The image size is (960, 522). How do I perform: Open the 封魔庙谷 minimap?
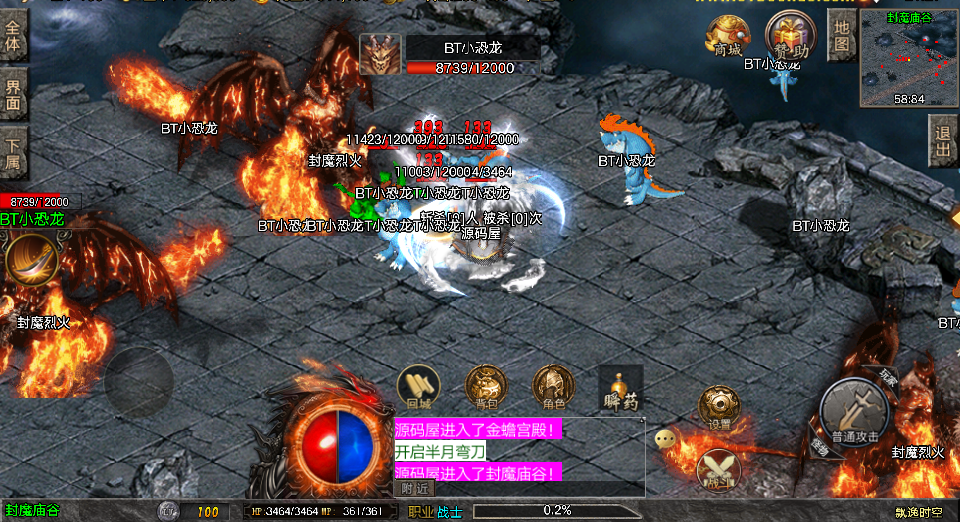[x=908, y=58]
